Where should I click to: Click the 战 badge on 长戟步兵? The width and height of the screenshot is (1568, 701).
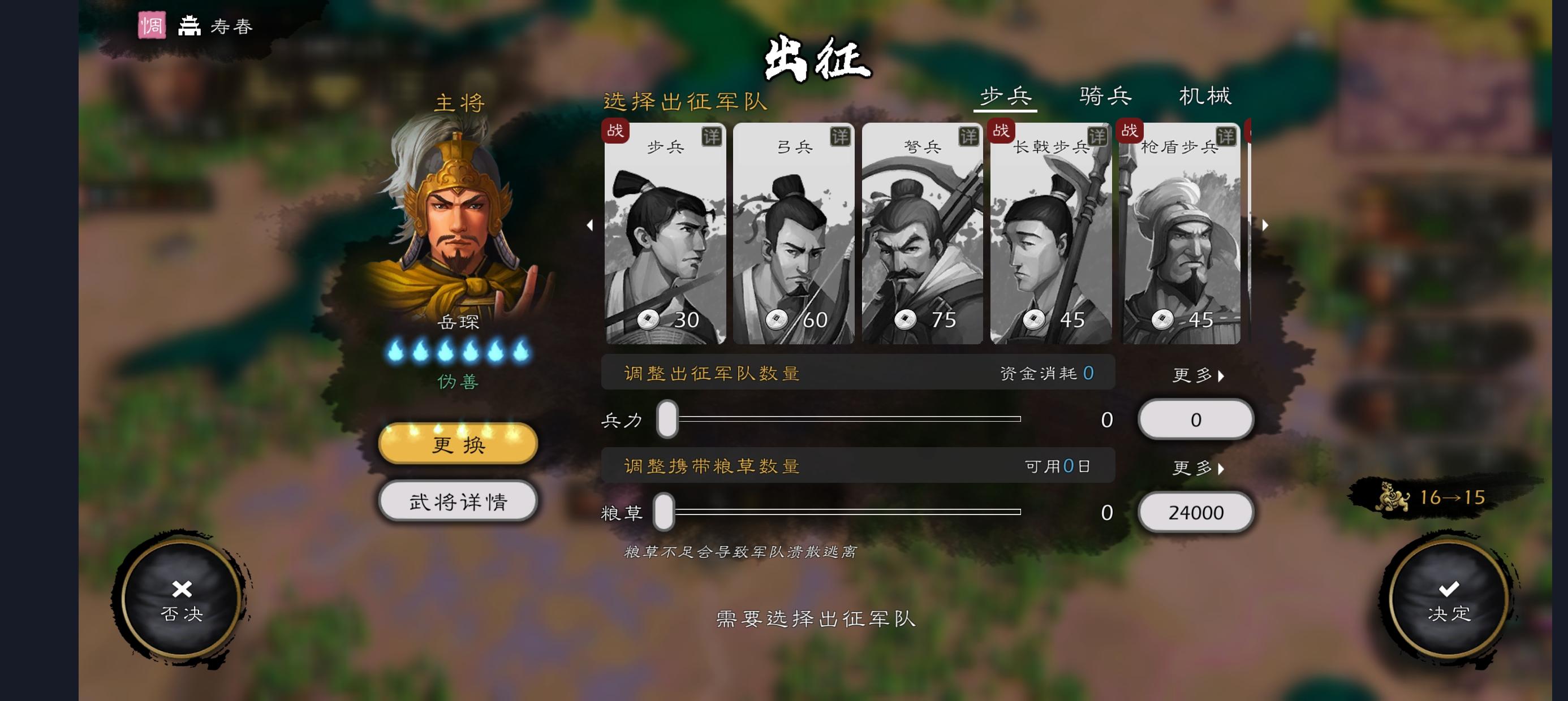(1001, 131)
